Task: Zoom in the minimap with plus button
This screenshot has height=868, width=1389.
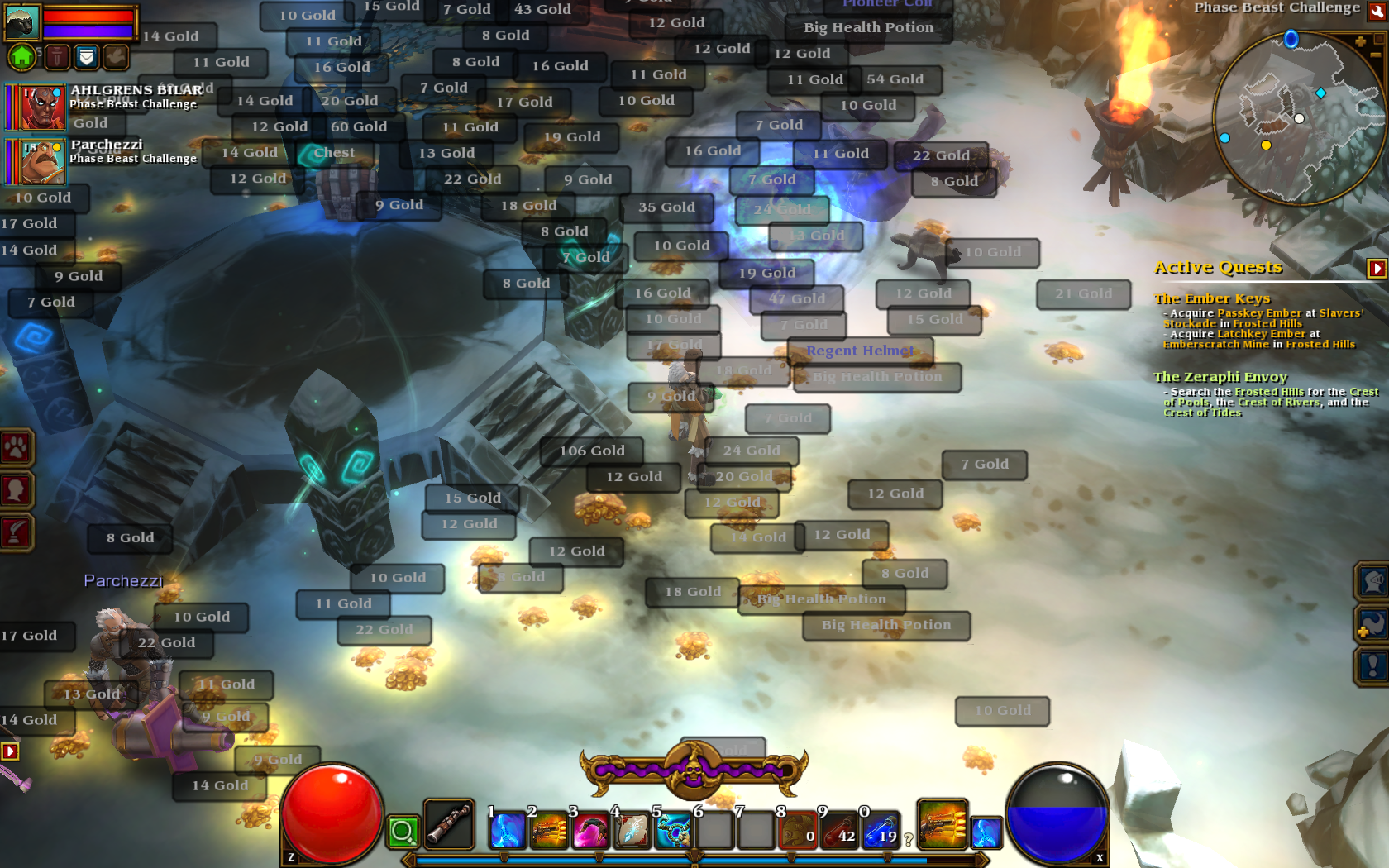Action: 1360,41
